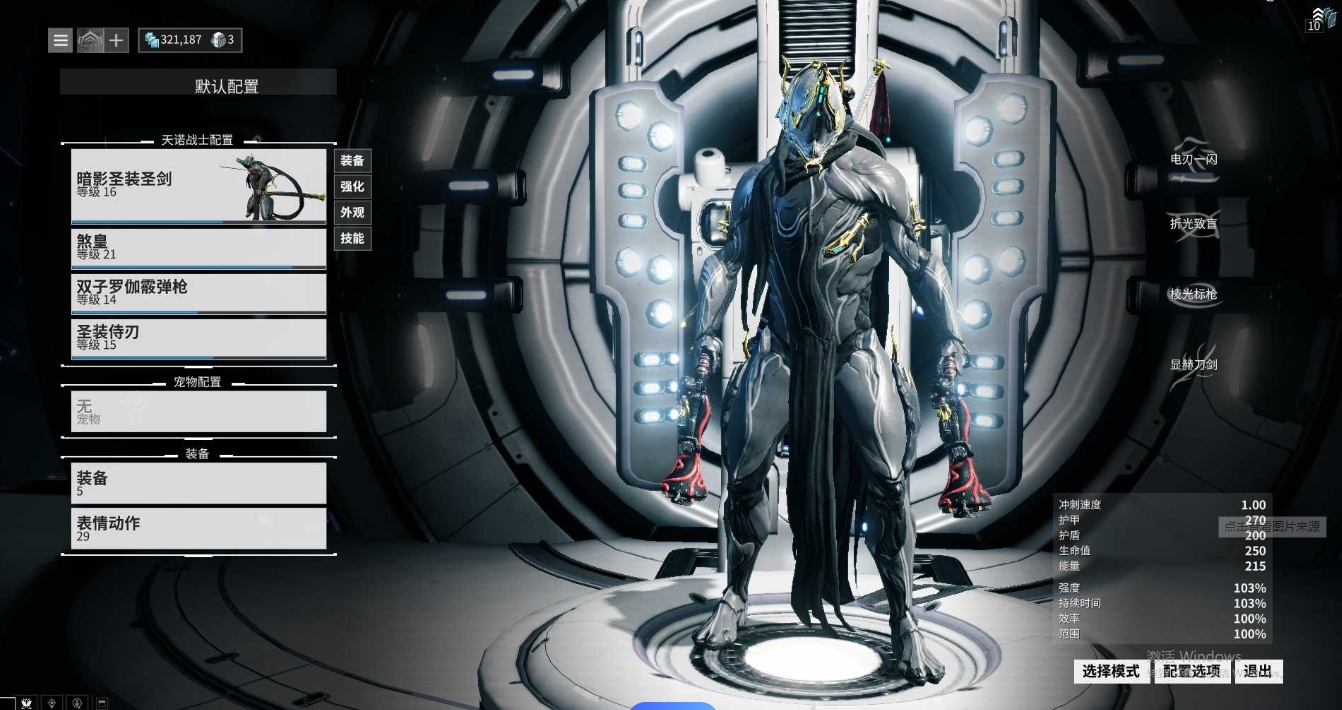Open the 强化 upgrade button

(352, 186)
